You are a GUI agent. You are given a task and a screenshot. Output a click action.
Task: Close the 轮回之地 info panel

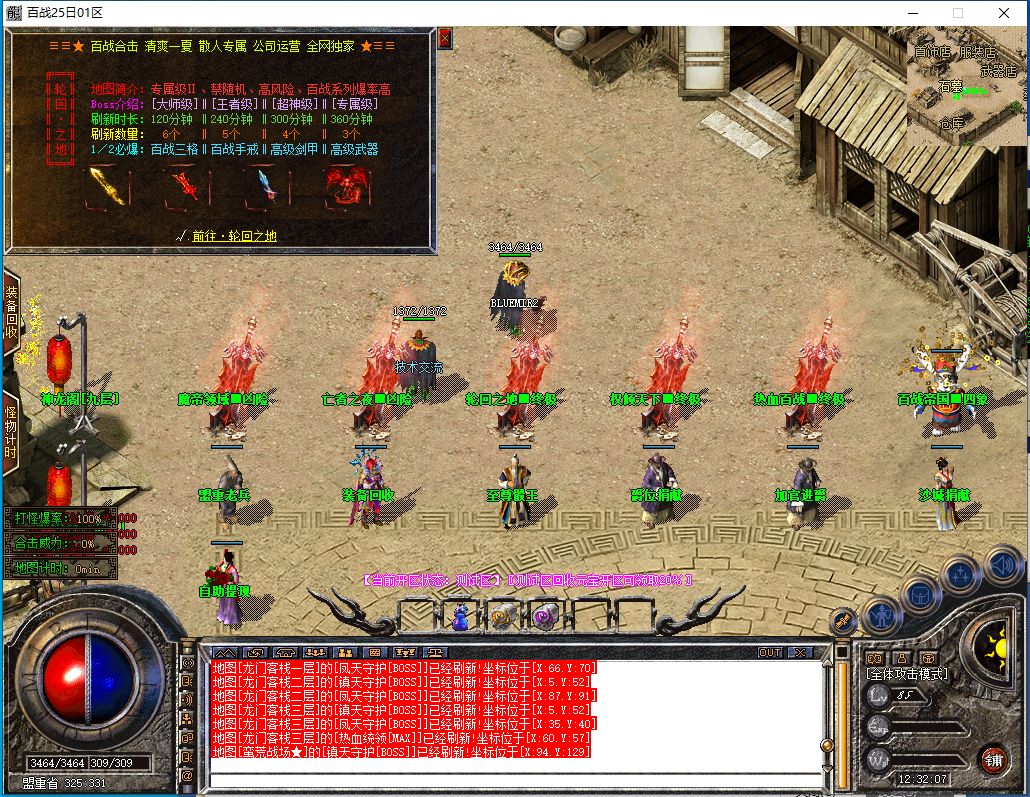pyautogui.click(x=445, y=38)
